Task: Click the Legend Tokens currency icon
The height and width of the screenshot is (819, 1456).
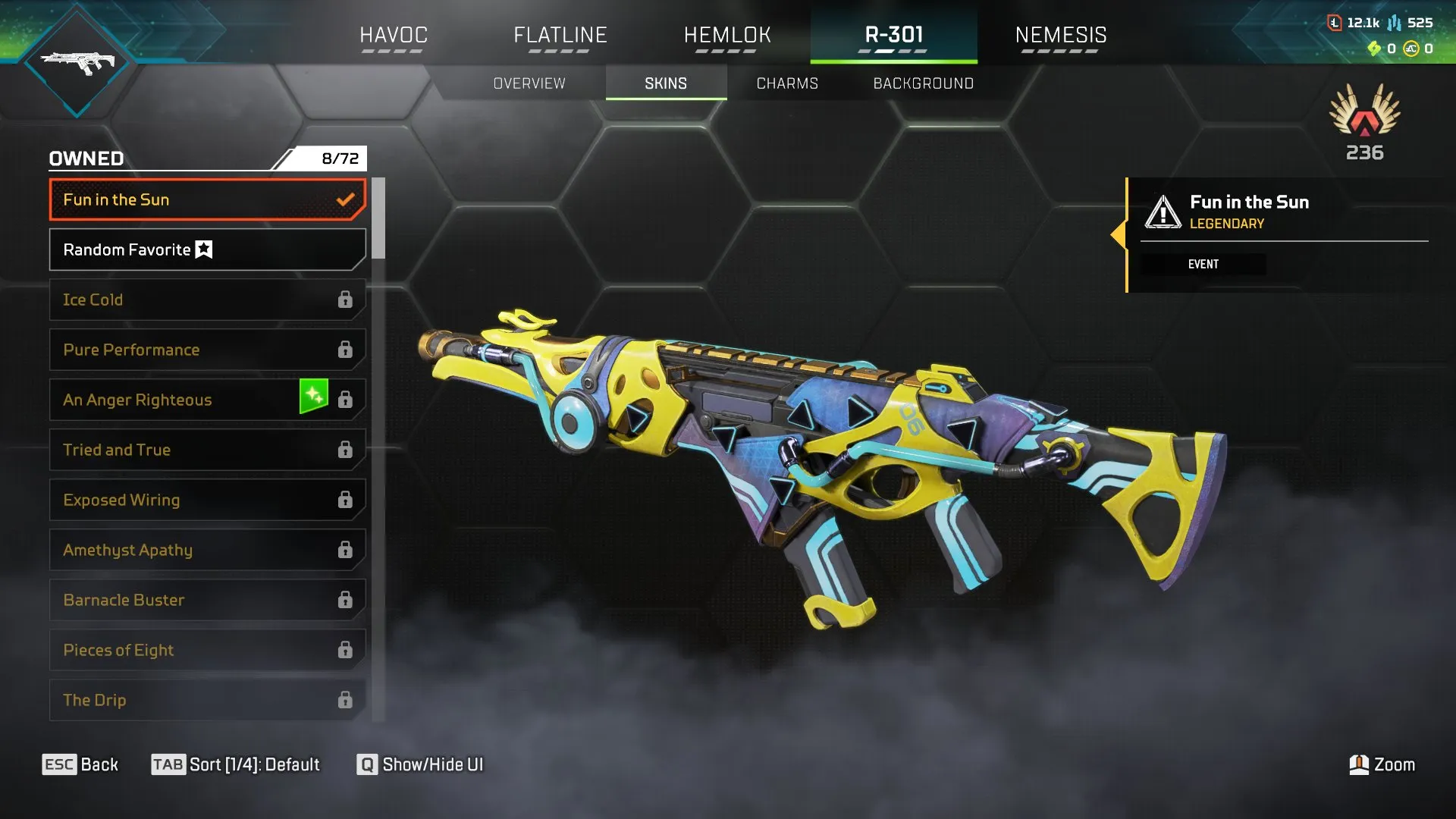Action: pos(1336,23)
